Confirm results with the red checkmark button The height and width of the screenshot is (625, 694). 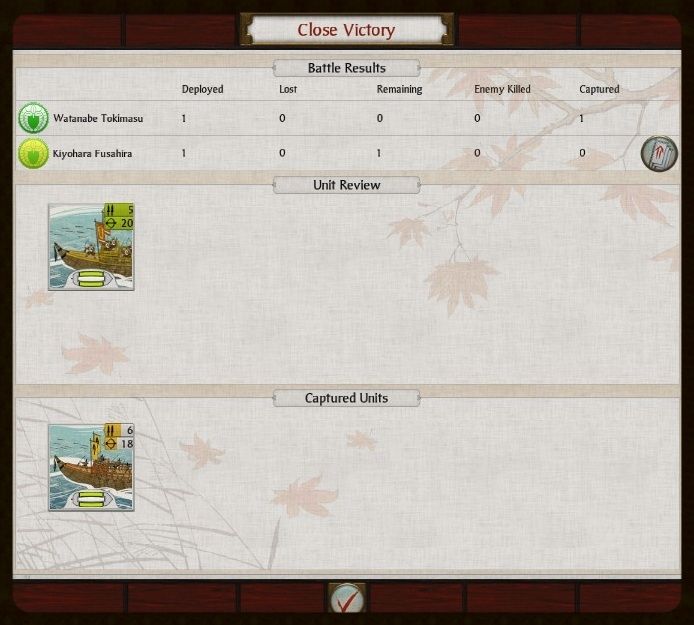pyautogui.click(x=347, y=599)
